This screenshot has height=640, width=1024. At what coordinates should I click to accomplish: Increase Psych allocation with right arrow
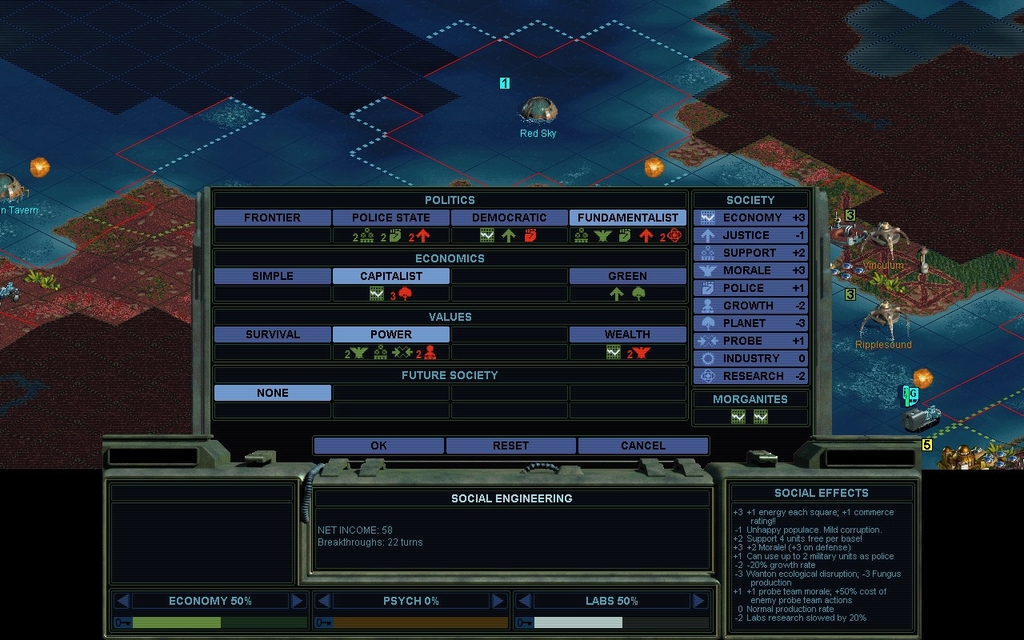tap(497, 601)
